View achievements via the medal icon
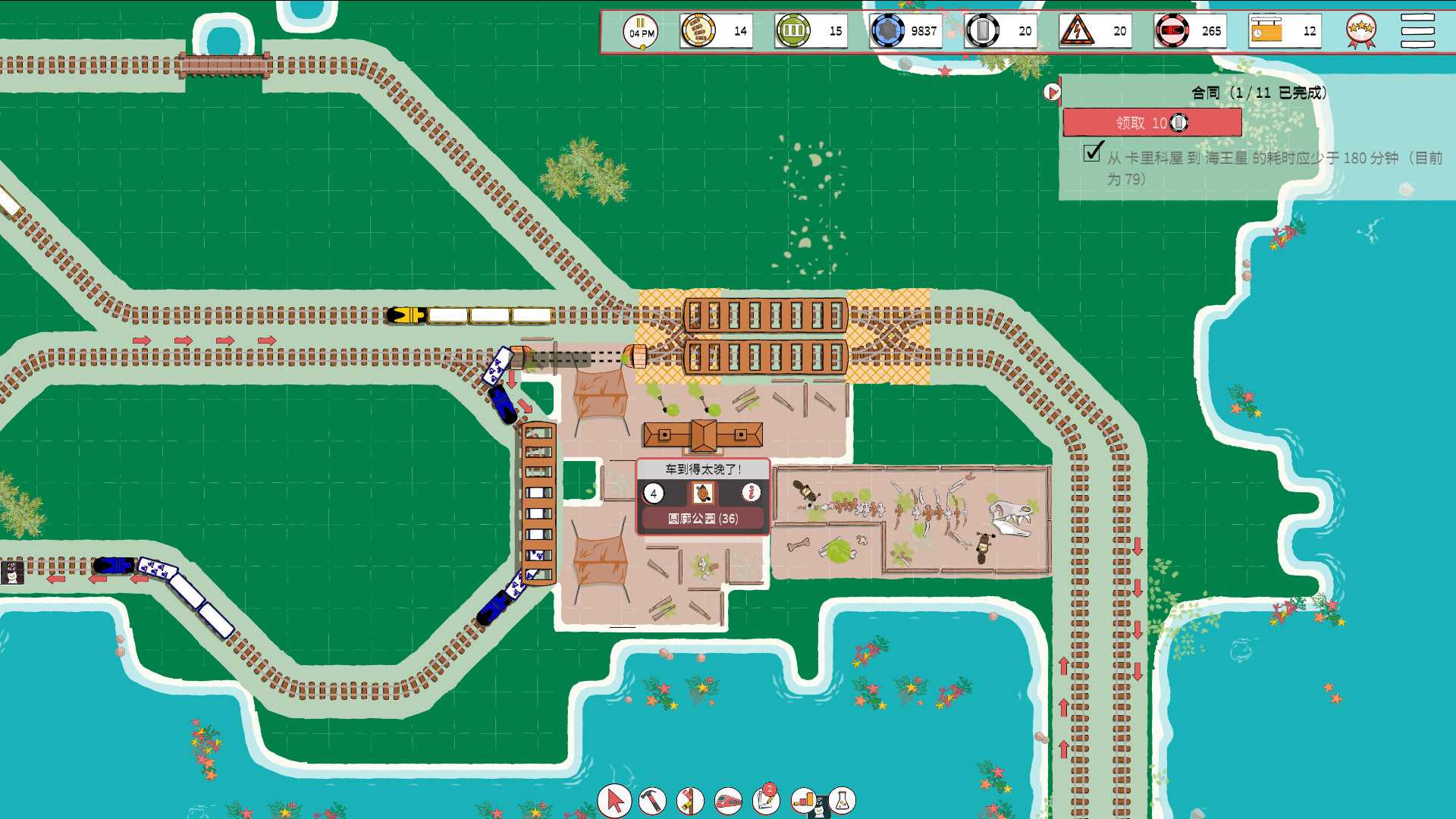Screen dimensions: 1456x819 [x=1361, y=29]
